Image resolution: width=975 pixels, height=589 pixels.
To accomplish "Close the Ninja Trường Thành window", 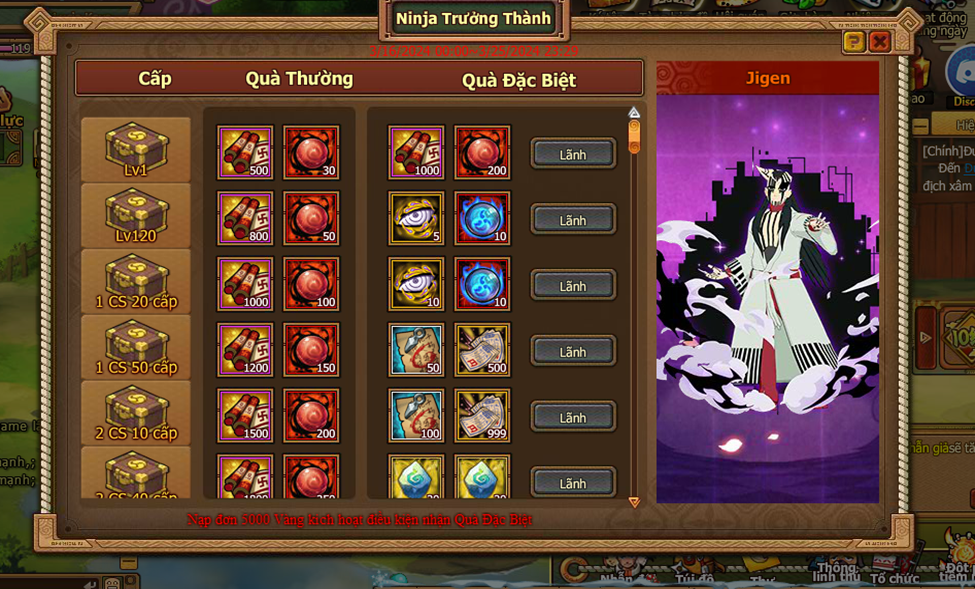I will point(880,41).
